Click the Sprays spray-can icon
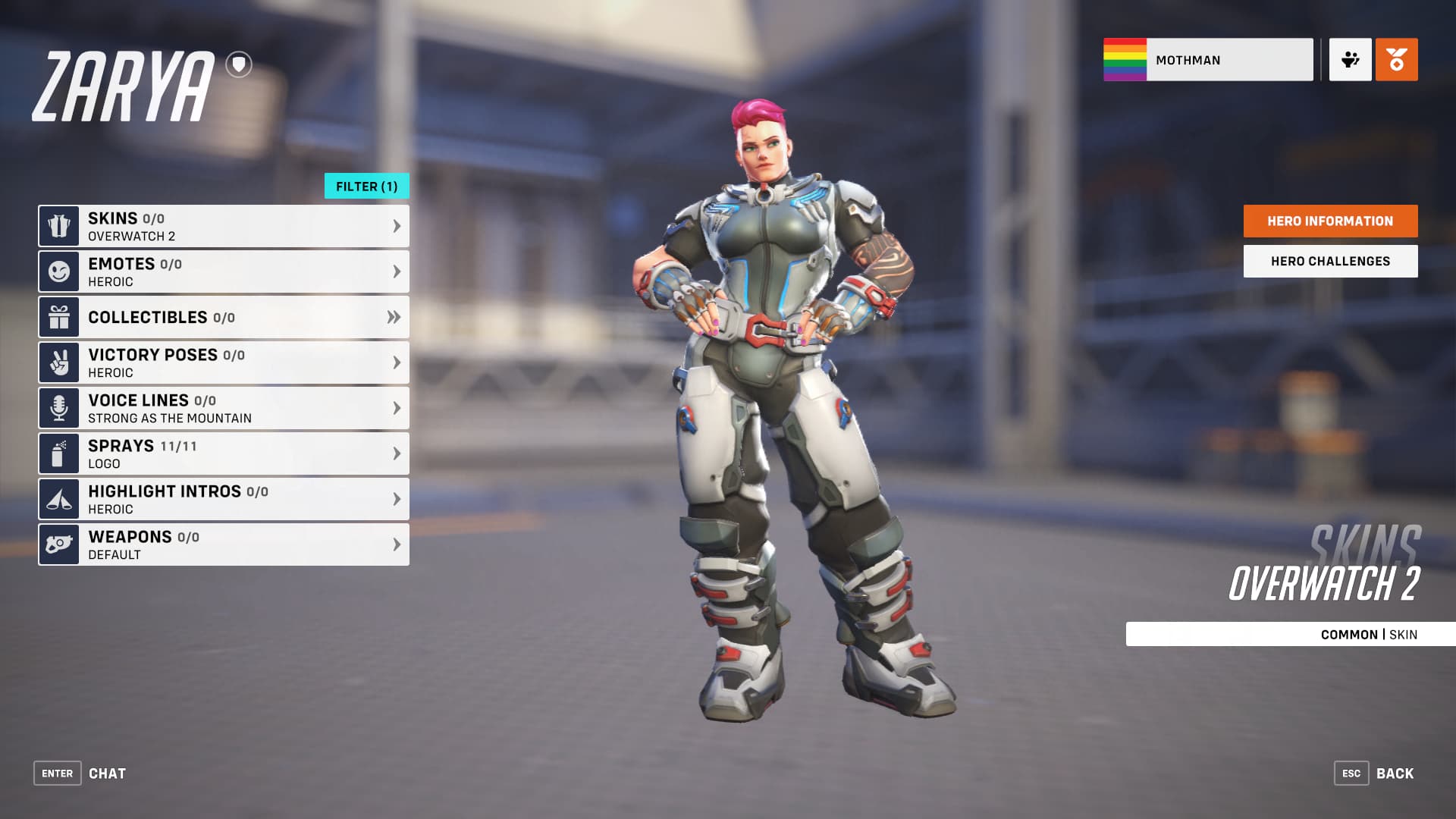Screen dimensions: 1456x819 pos(58,453)
